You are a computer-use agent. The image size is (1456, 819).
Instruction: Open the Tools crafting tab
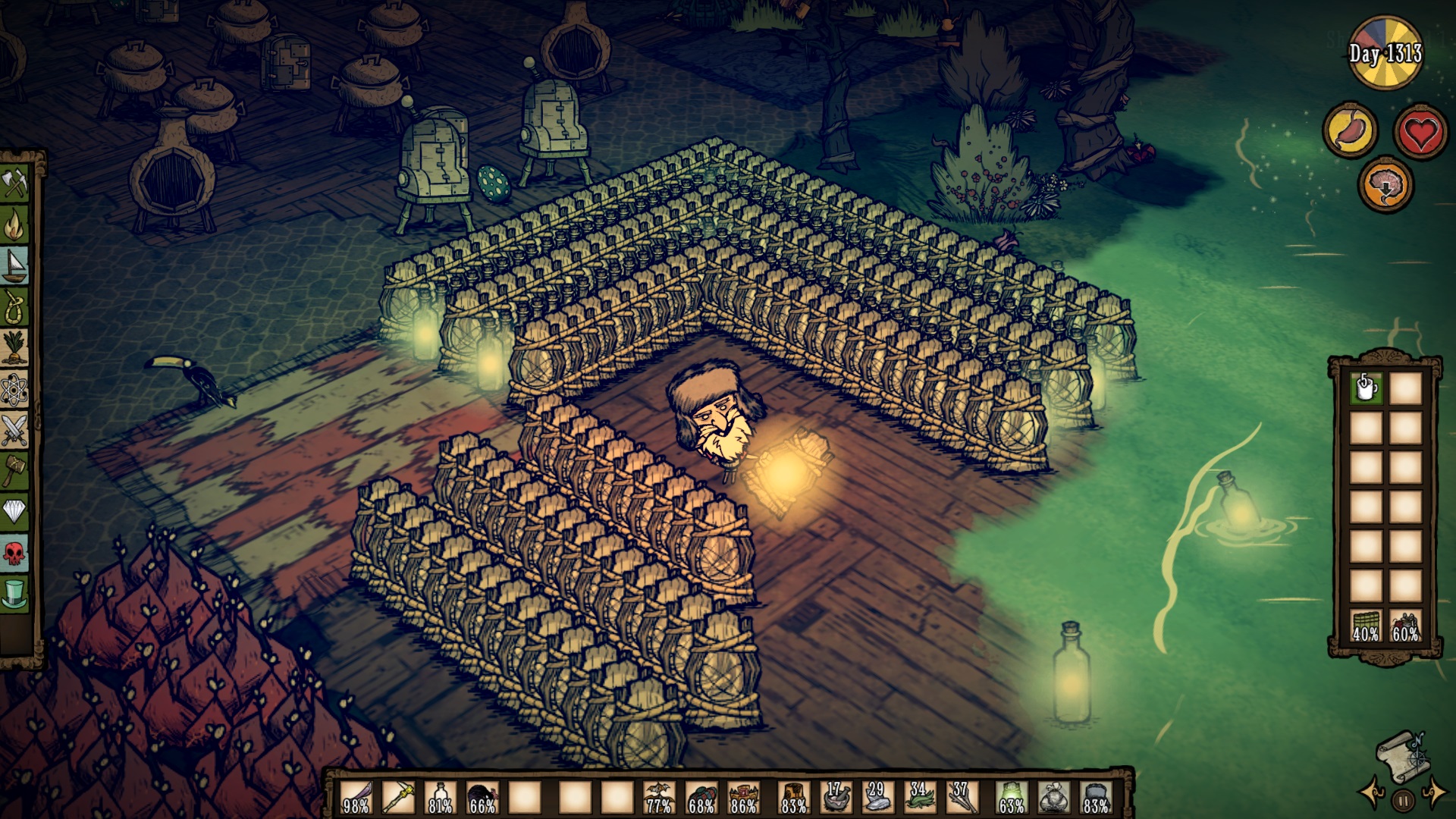[x=15, y=184]
